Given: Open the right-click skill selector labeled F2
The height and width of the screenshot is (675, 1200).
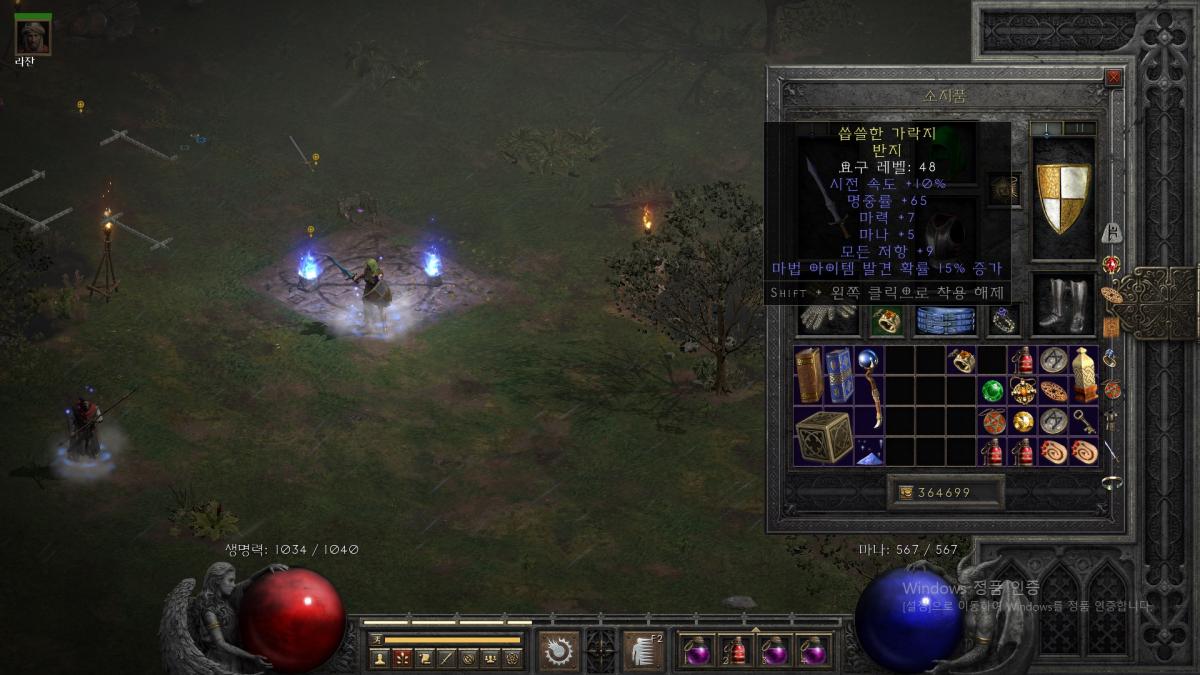Looking at the screenshot, I should pyautogui.click(x=642, y=651).
